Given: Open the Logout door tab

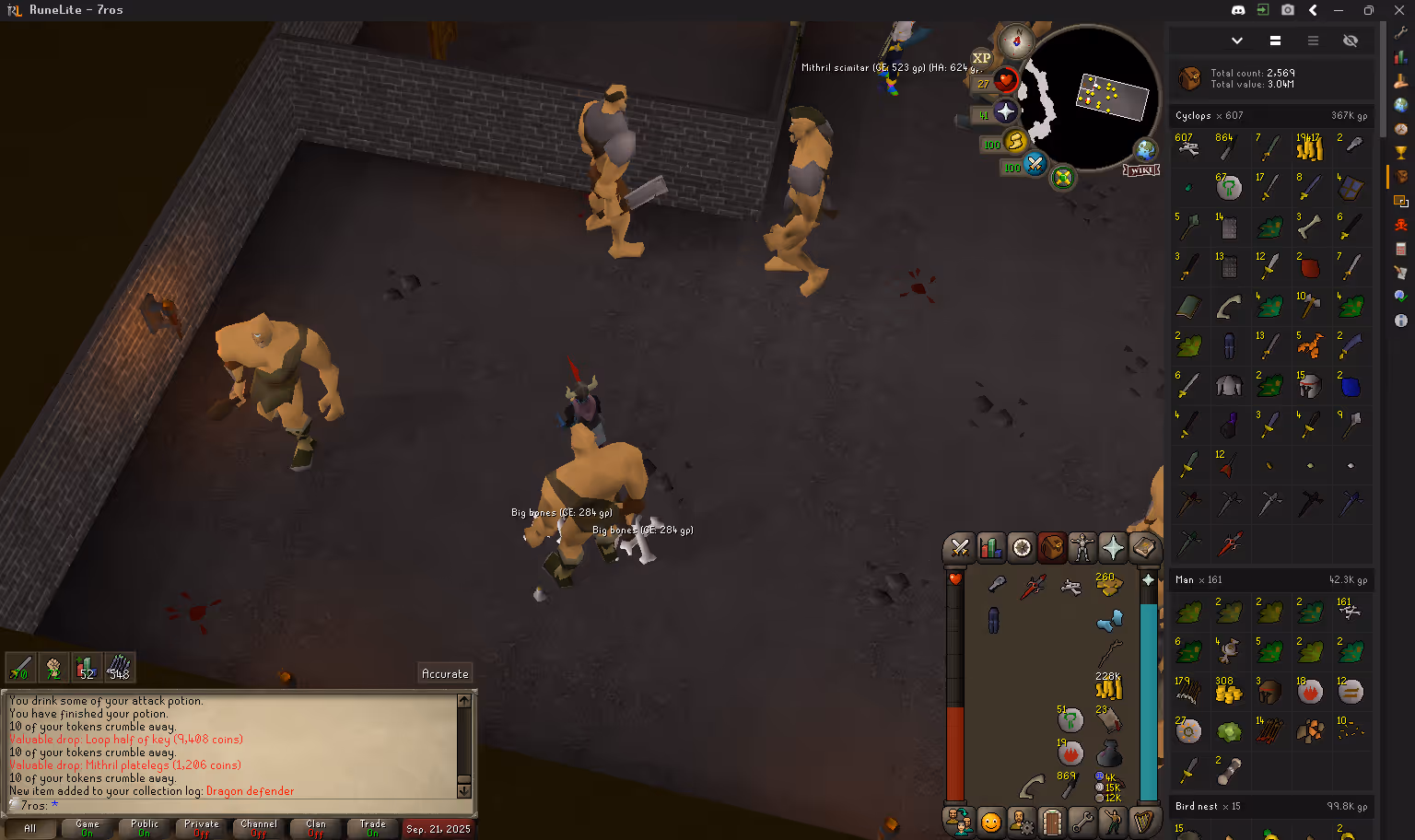Looking at the screenshot, I should [x=1052, y=821].
